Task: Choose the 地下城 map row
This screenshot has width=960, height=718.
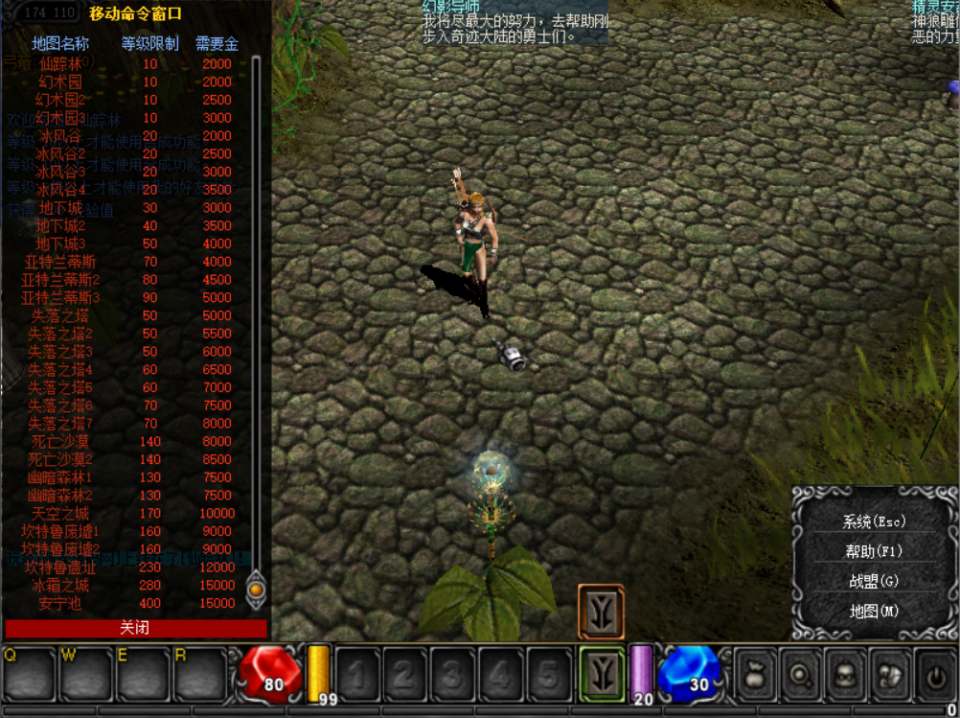Action: click(x=60, y=207)
